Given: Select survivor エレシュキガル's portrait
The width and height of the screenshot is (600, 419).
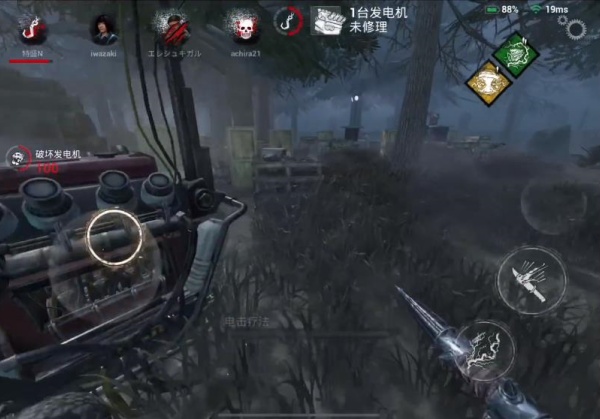Looking at the screenshot, I should coord(172,27).
